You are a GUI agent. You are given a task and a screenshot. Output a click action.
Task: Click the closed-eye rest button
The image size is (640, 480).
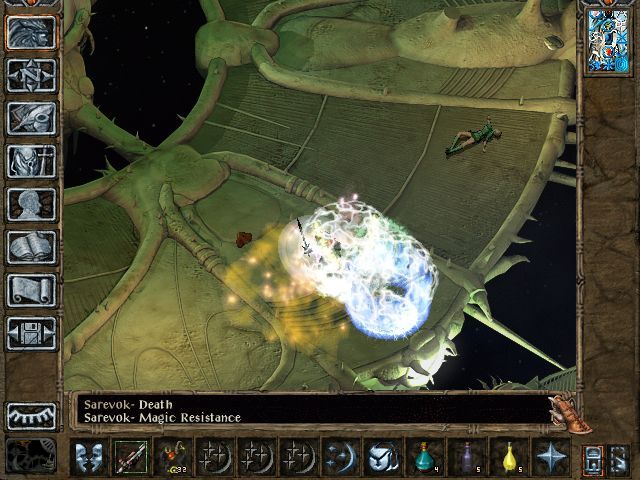point(31,415)
